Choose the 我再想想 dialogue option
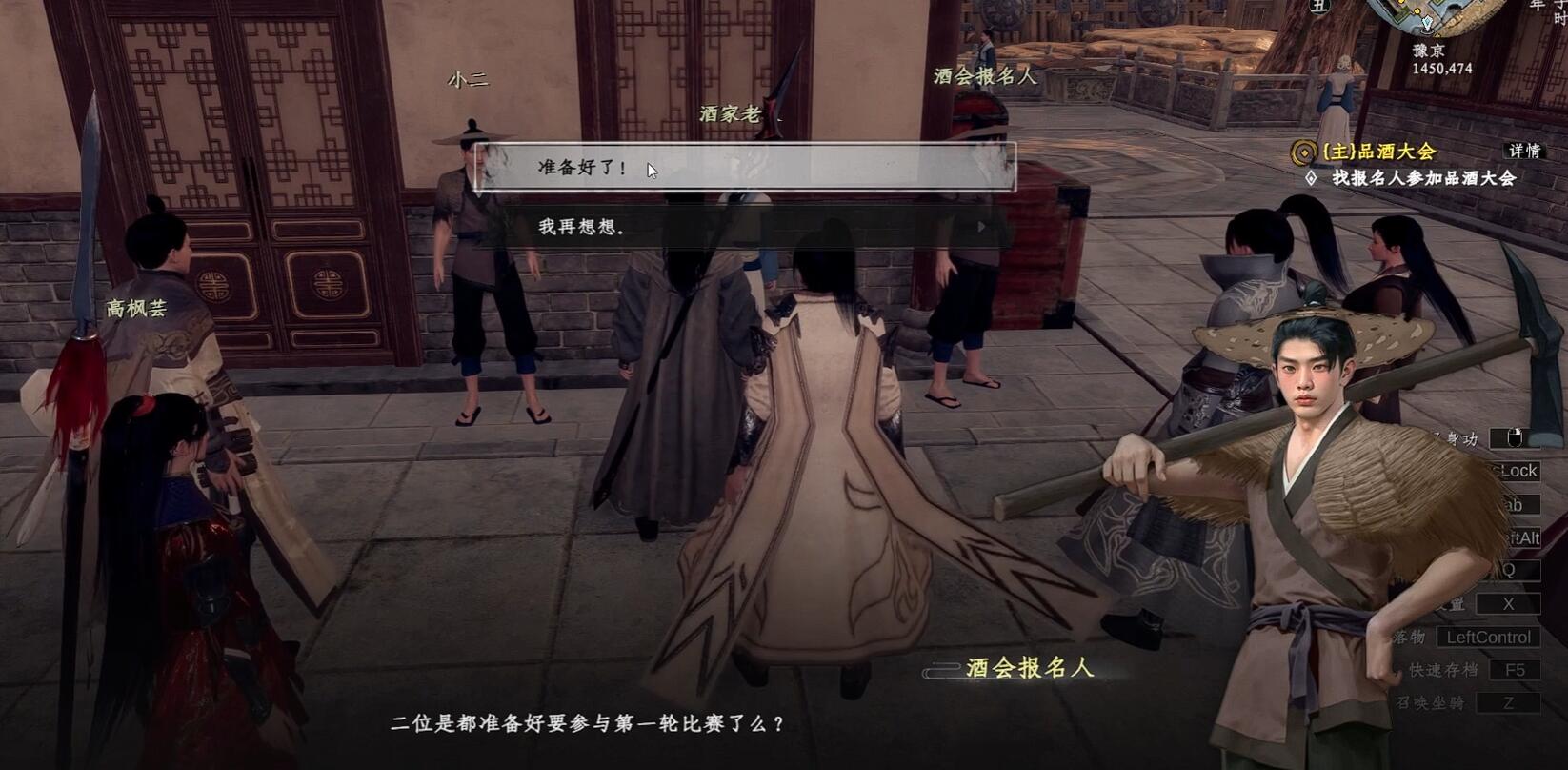This screenshot has height=770, width=1568. point(579,227)
